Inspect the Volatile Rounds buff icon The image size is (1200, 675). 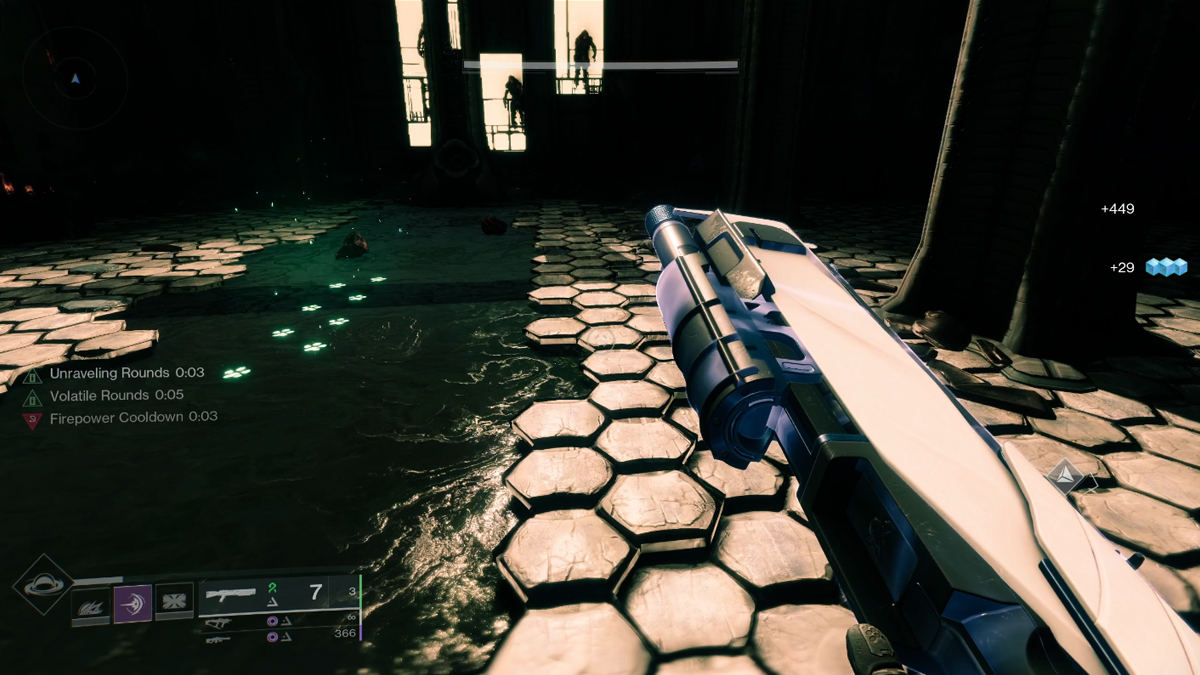pyautogui.click(x=33, y=396)
